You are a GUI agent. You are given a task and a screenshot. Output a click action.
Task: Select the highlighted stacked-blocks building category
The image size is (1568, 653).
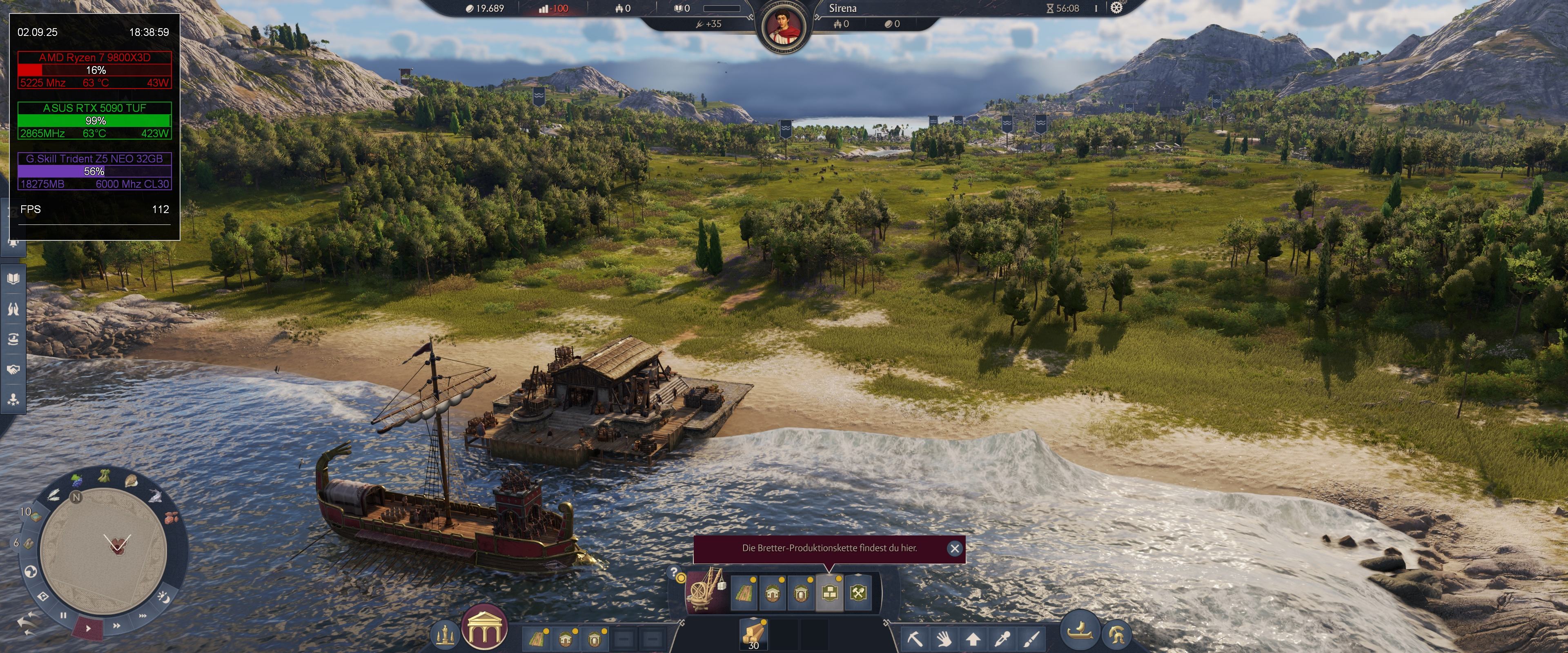point(829,593)
